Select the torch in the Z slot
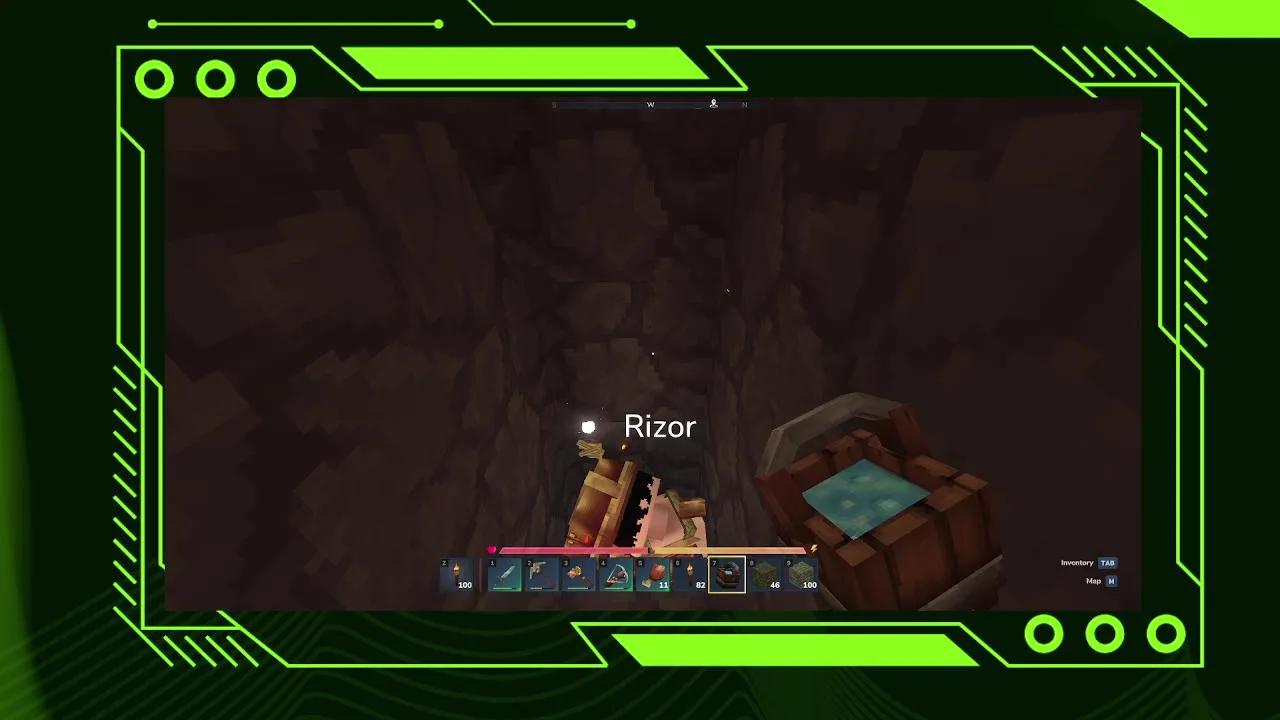The width and height of the screenshot is (1280, 720). click(457, 573)
